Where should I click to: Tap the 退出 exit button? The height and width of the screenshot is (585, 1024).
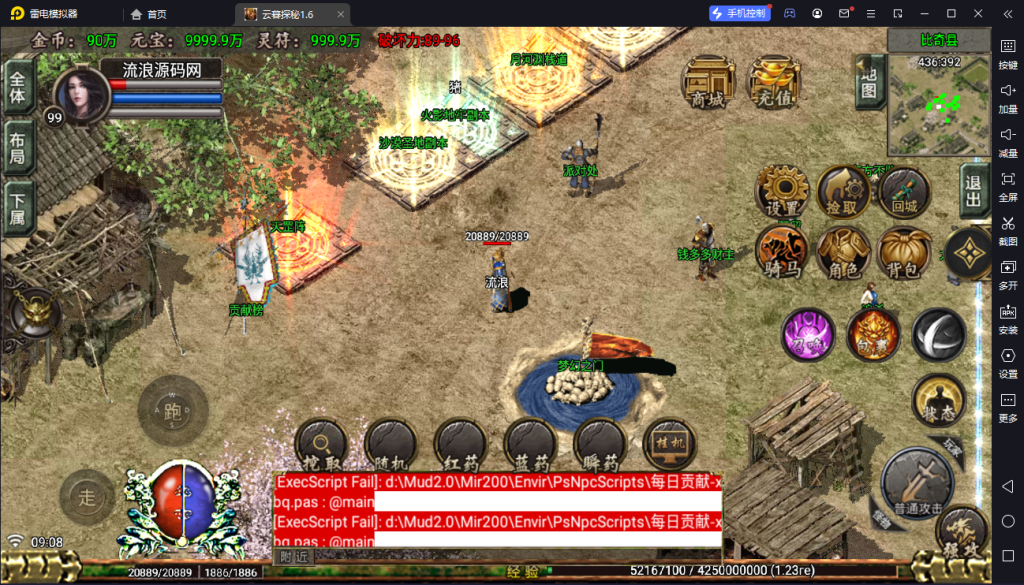pyautogui.click(x=974, y=190)
